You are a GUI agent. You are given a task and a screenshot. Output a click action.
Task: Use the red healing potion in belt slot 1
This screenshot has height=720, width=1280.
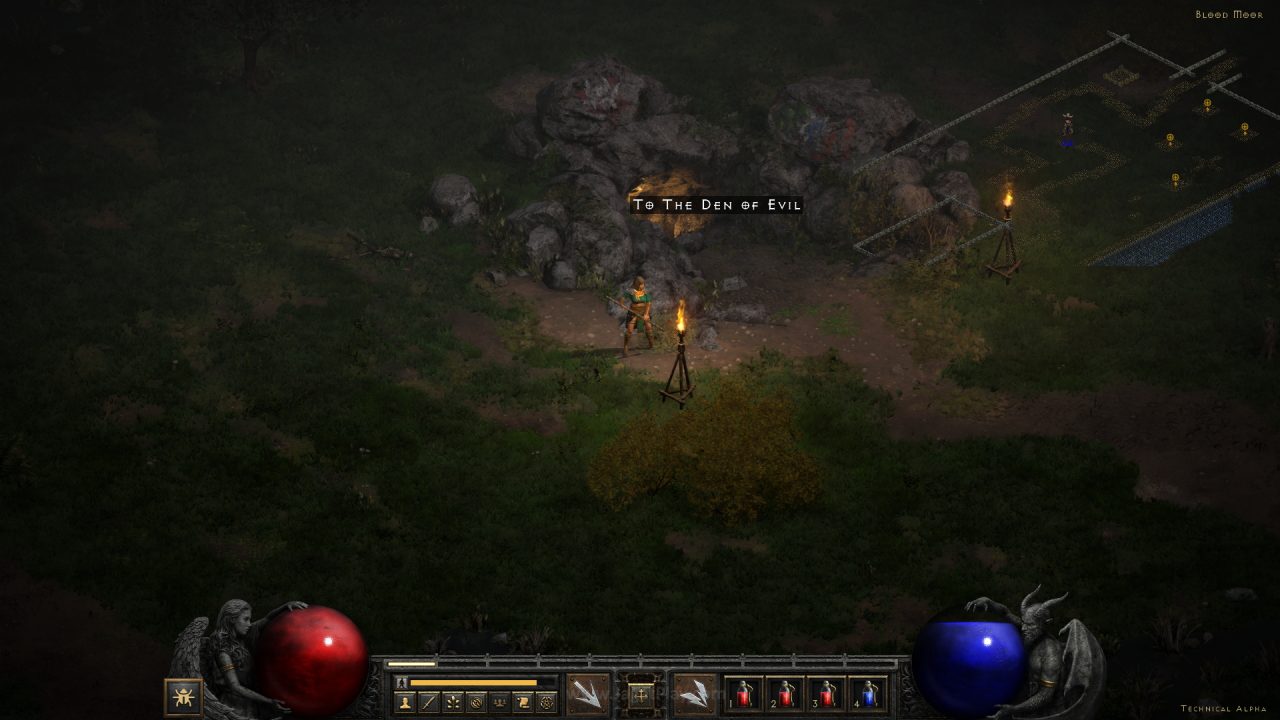coord(743,694)
